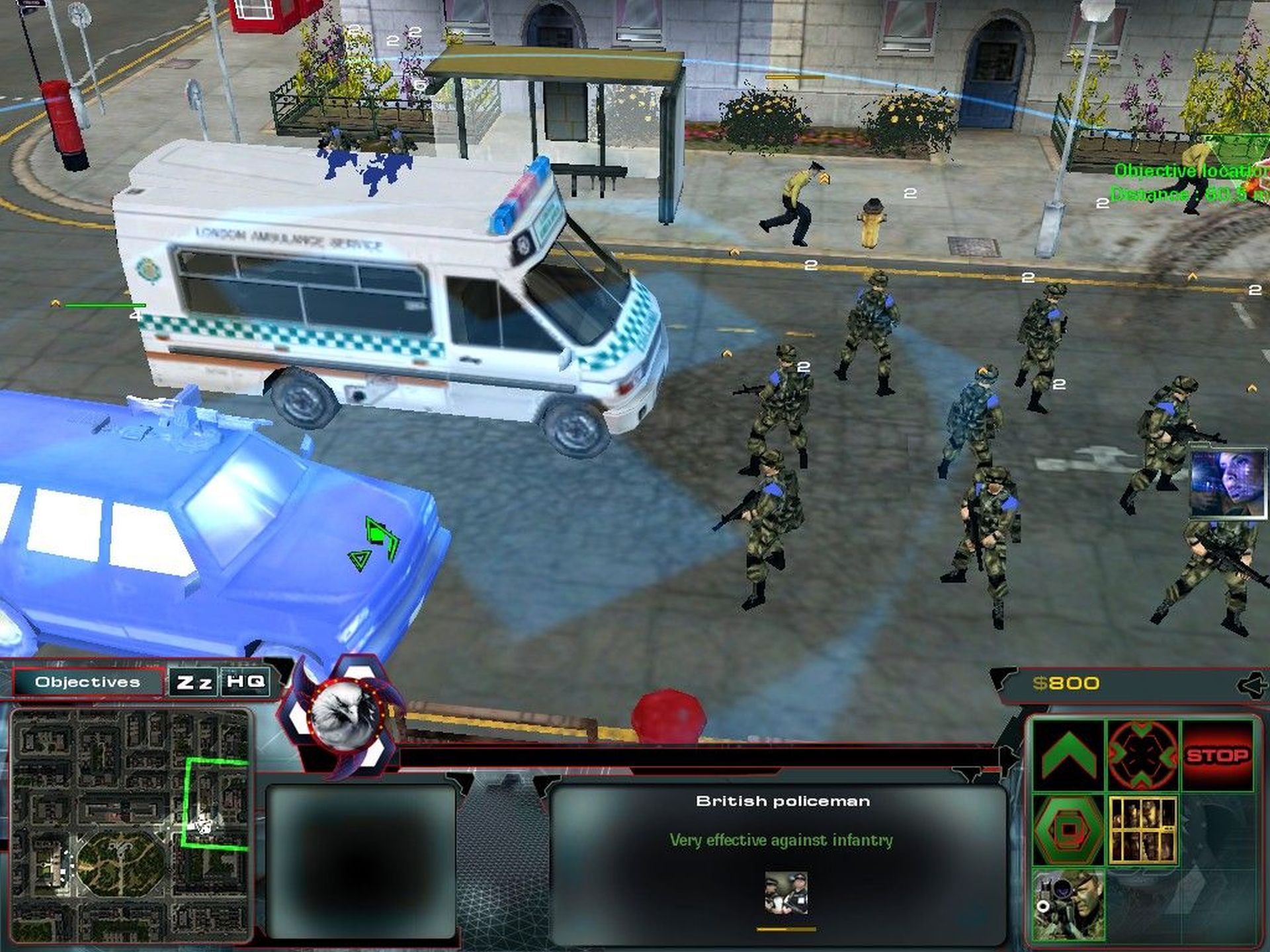Activate the red crosshair arrows command

point(1142,755)
